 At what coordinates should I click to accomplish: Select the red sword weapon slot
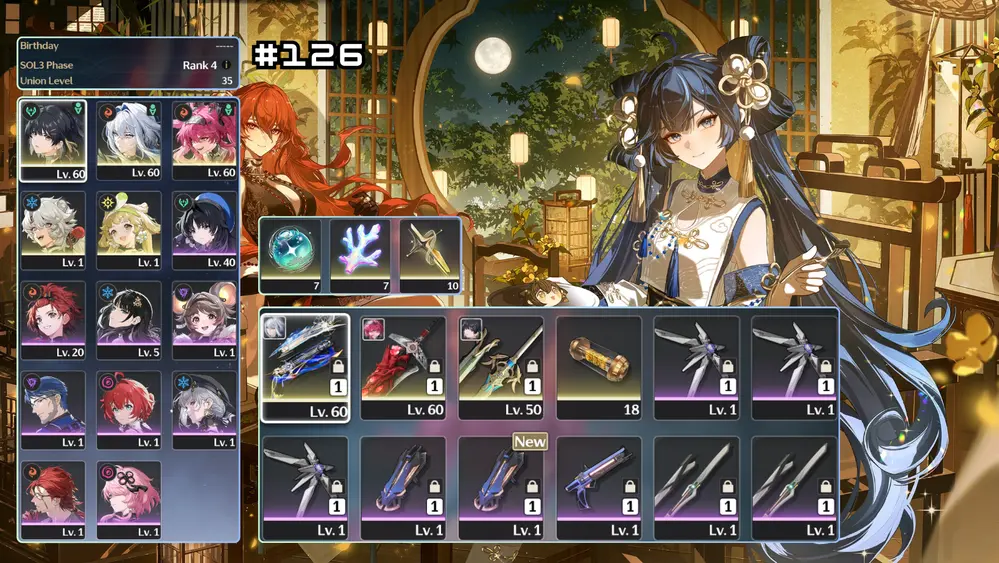[403, 366]
